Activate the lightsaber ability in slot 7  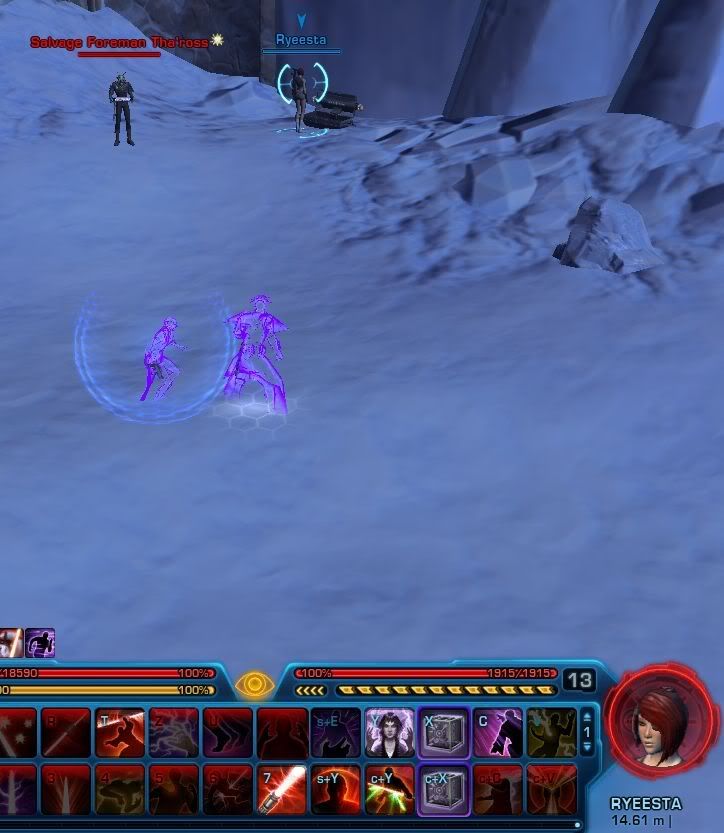pyautogui.click(x=282, y=789)
